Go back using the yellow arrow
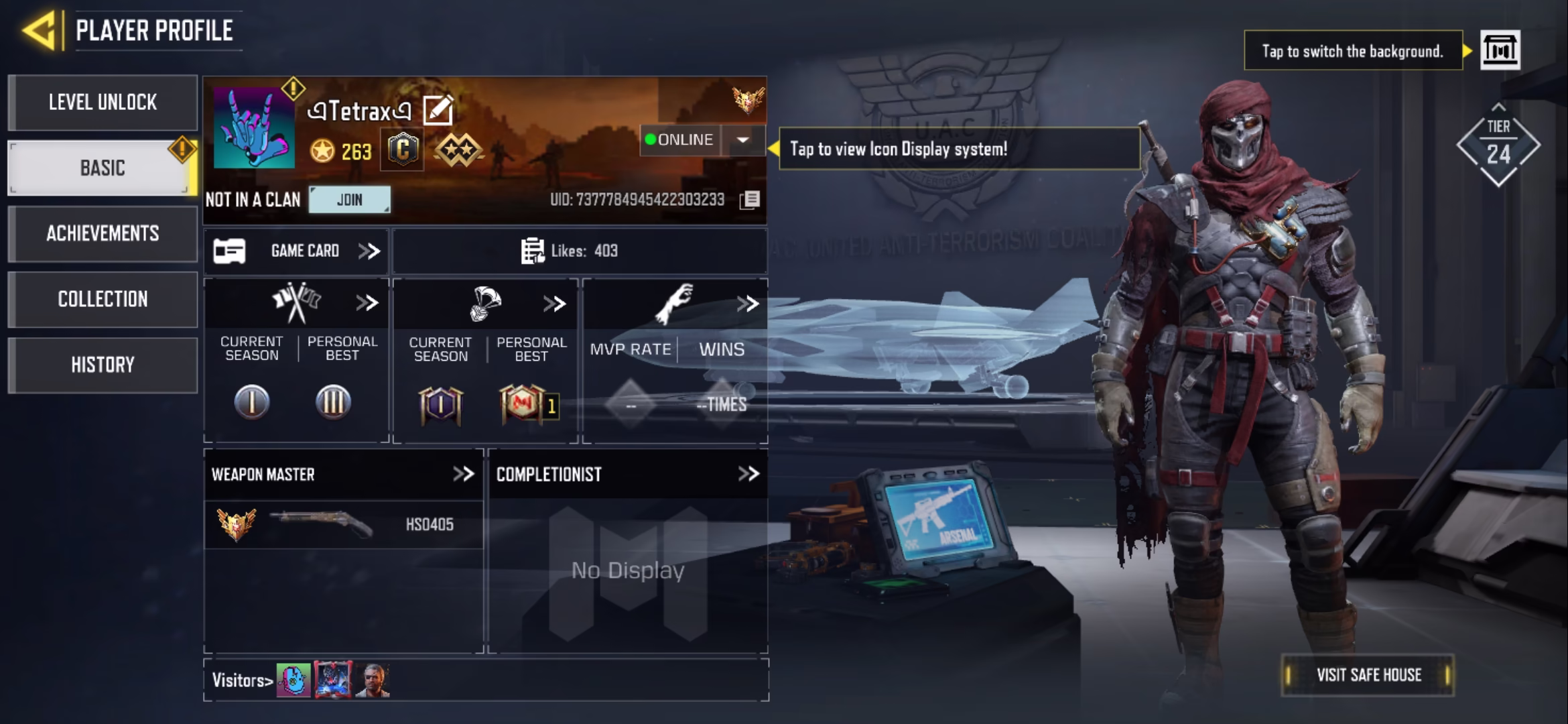Viewport: 1568px width, 724px height. tap(39, 31)
